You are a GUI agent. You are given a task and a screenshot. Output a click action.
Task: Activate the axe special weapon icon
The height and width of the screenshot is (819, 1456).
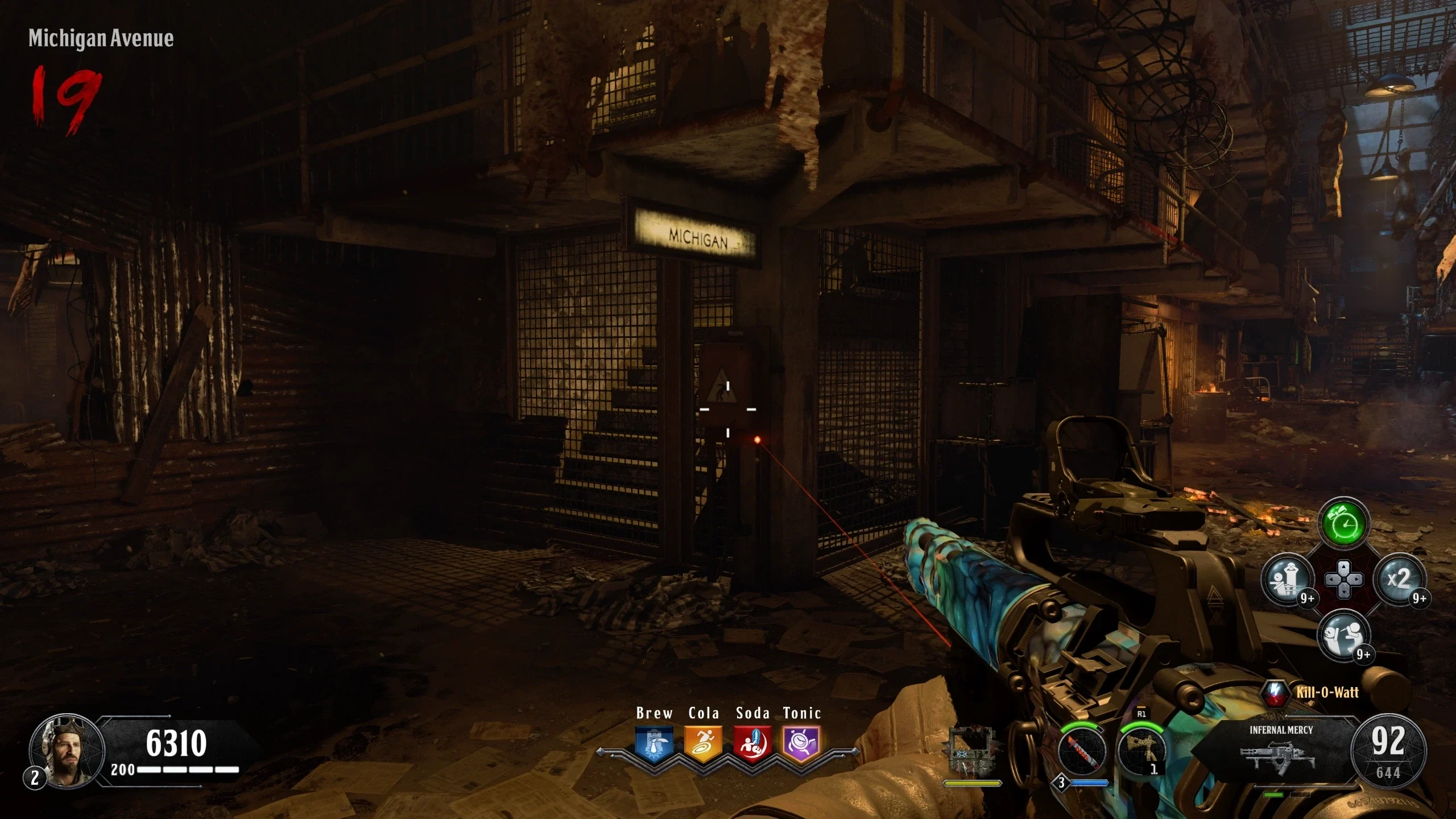(1141, 751)
